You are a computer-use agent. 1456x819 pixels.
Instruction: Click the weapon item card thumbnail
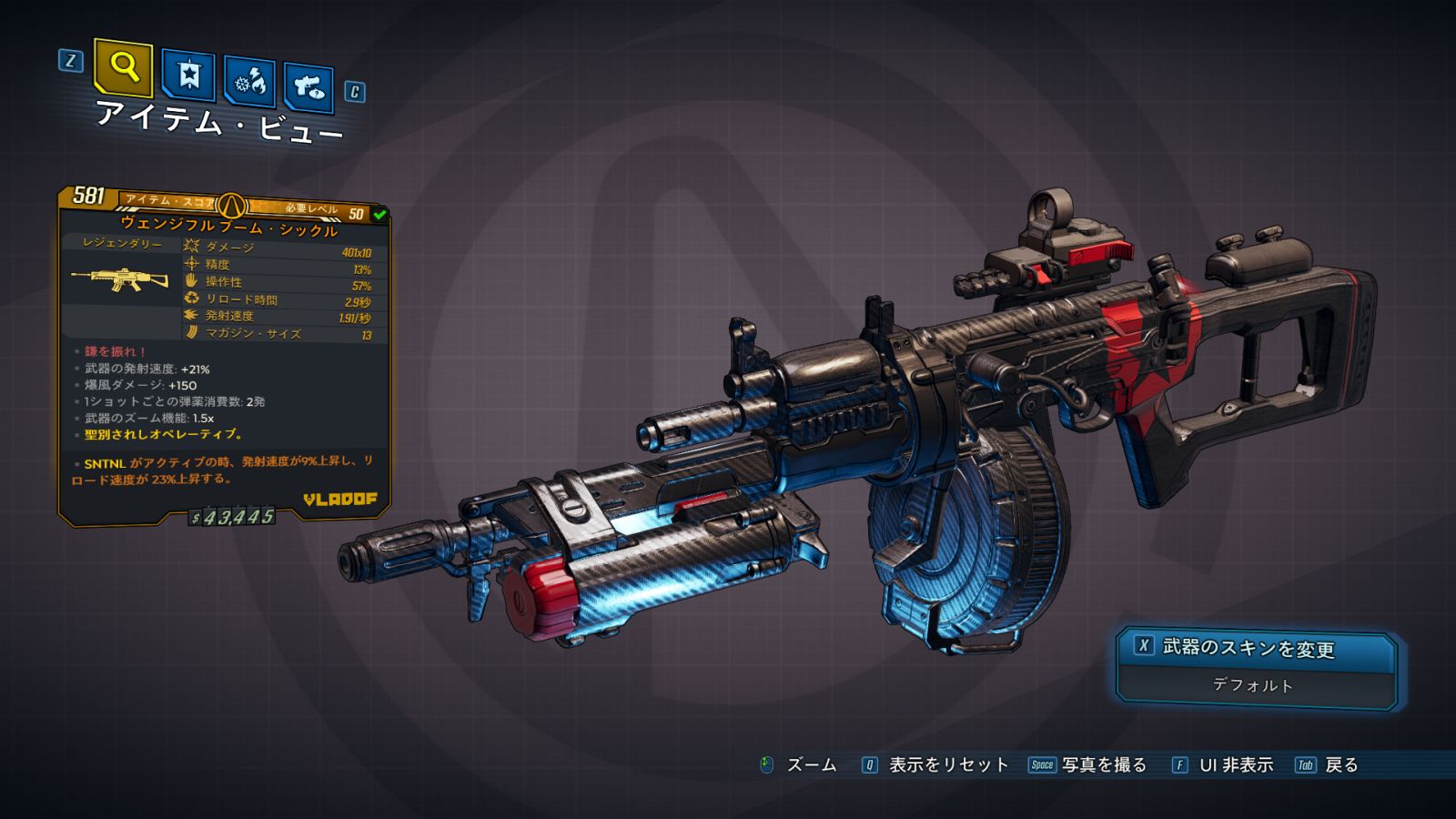120,279
